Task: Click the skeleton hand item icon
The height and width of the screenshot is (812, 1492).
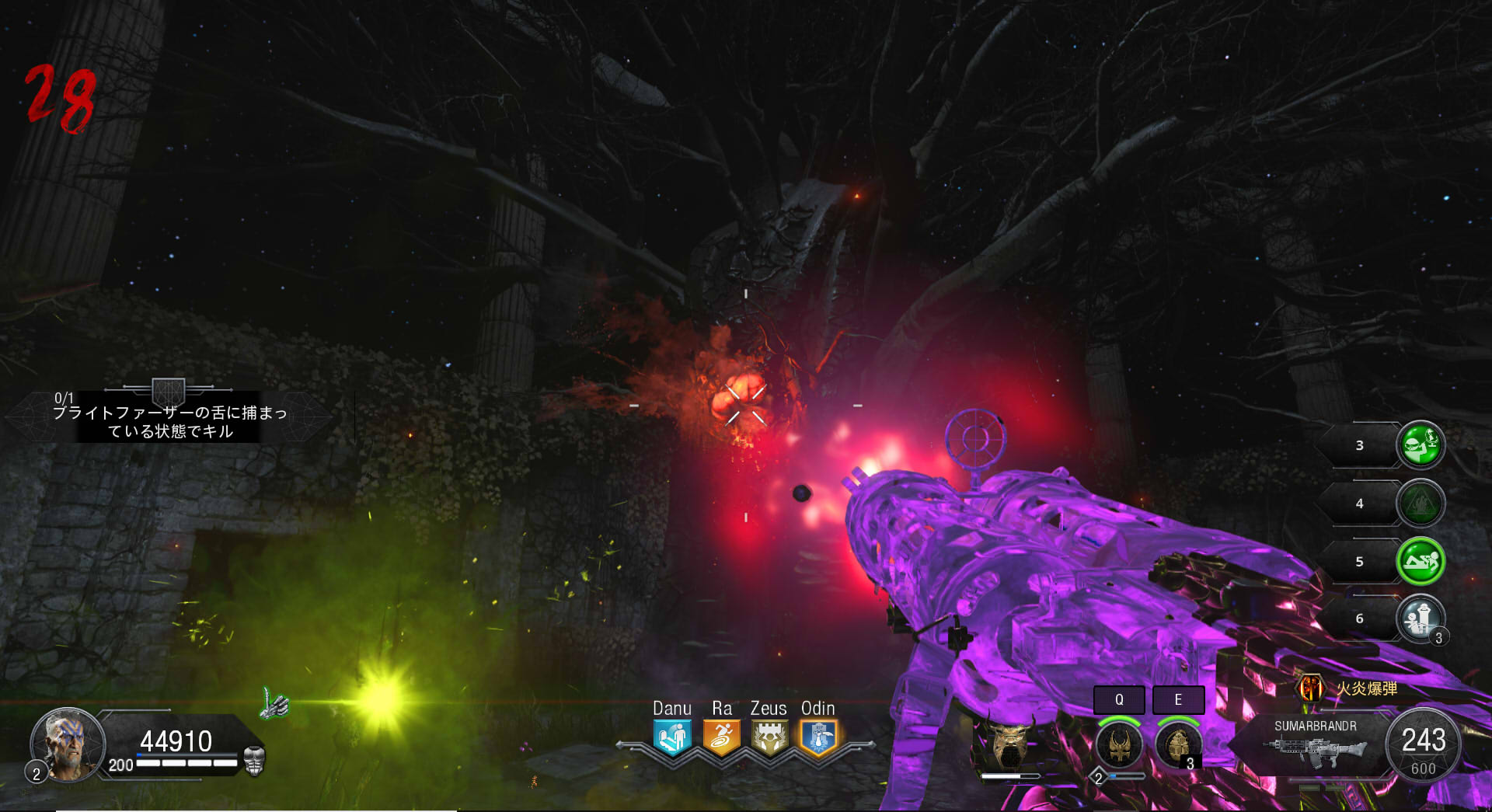Action: coord(274,705)
